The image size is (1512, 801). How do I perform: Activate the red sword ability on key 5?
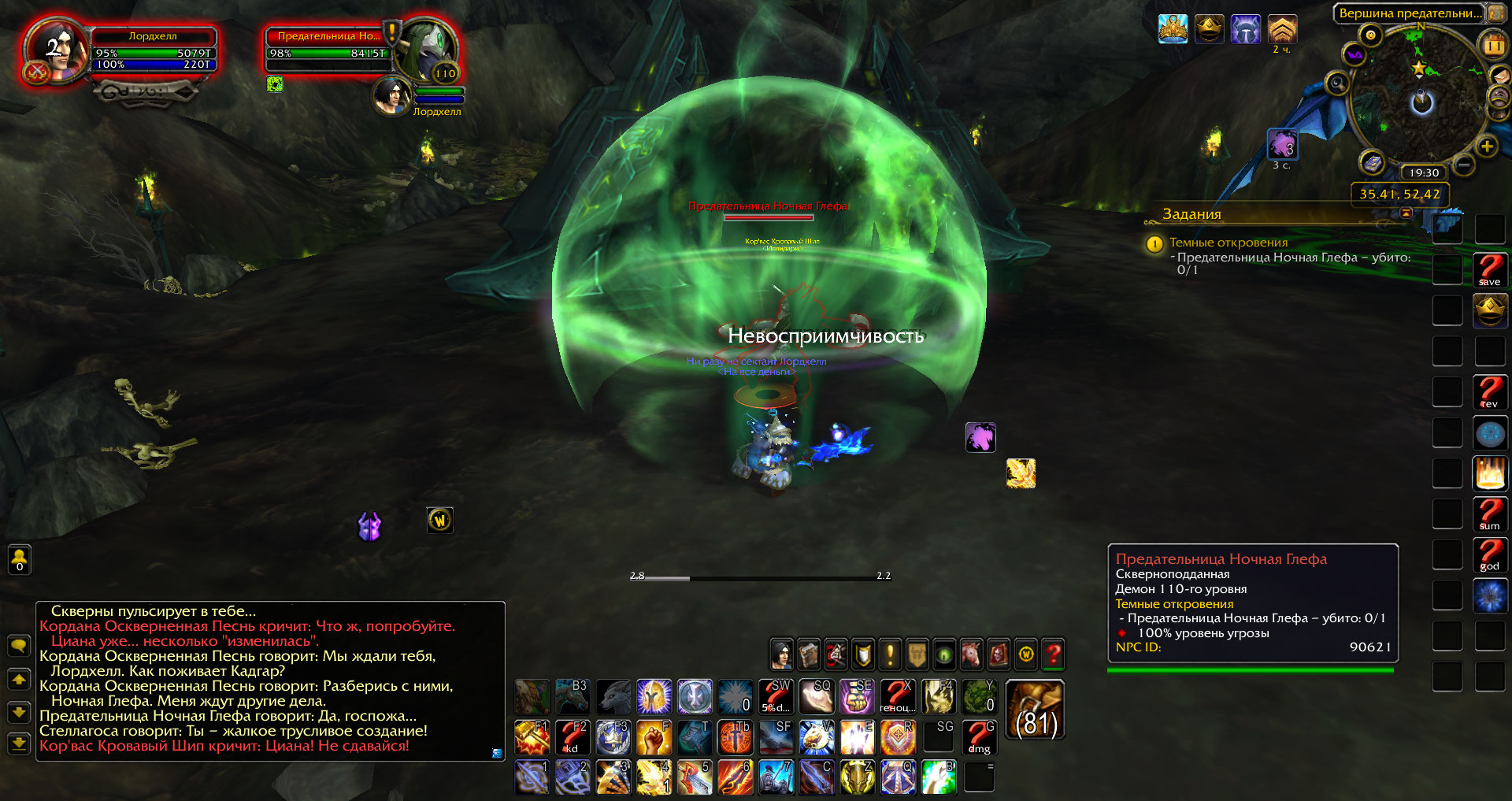tap(695, 777)
